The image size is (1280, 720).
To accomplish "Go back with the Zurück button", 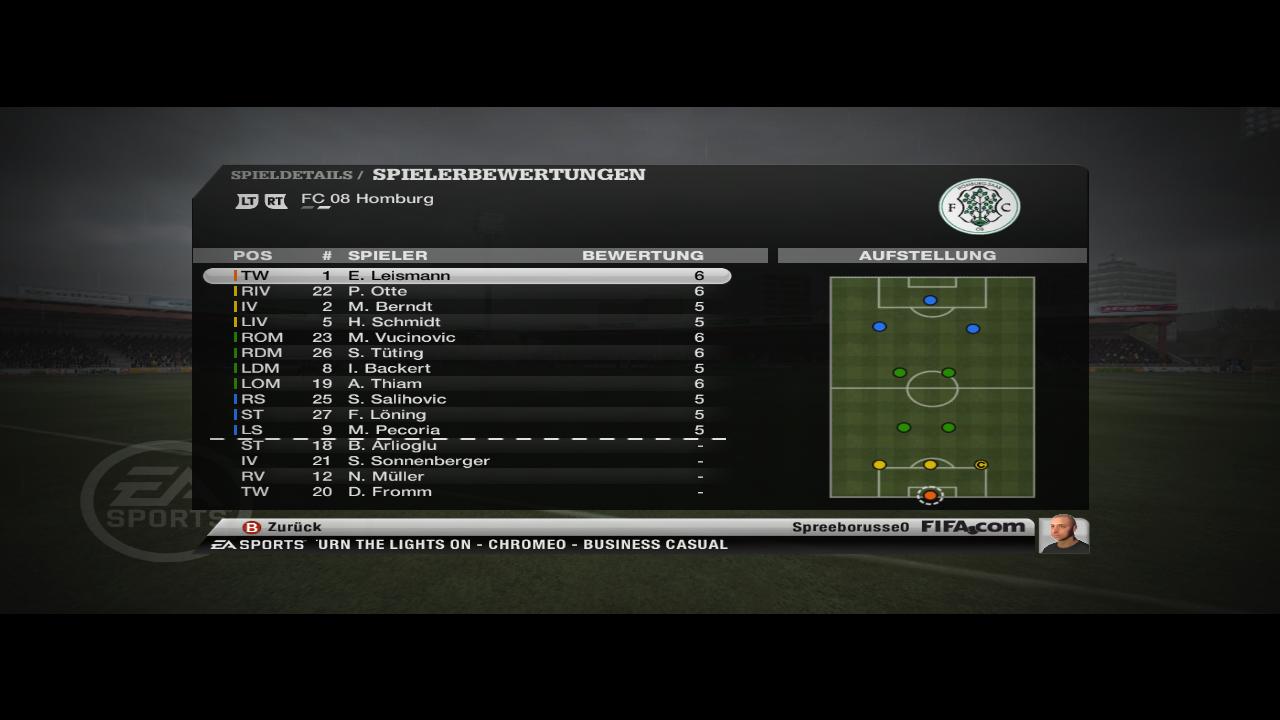I will [283, 527].
